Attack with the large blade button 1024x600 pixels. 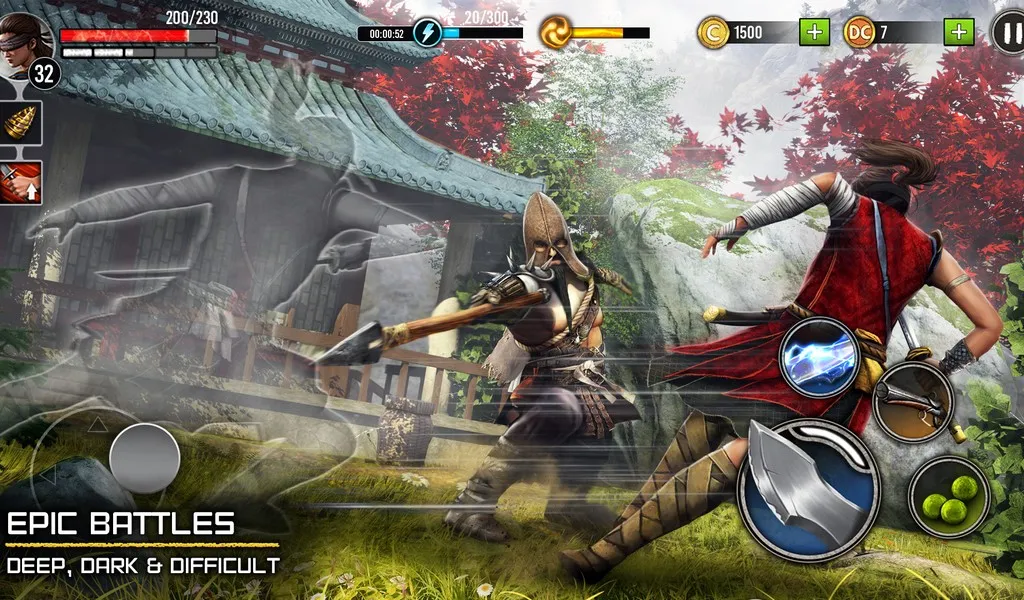pyautogui.click(x=808, y=490)
